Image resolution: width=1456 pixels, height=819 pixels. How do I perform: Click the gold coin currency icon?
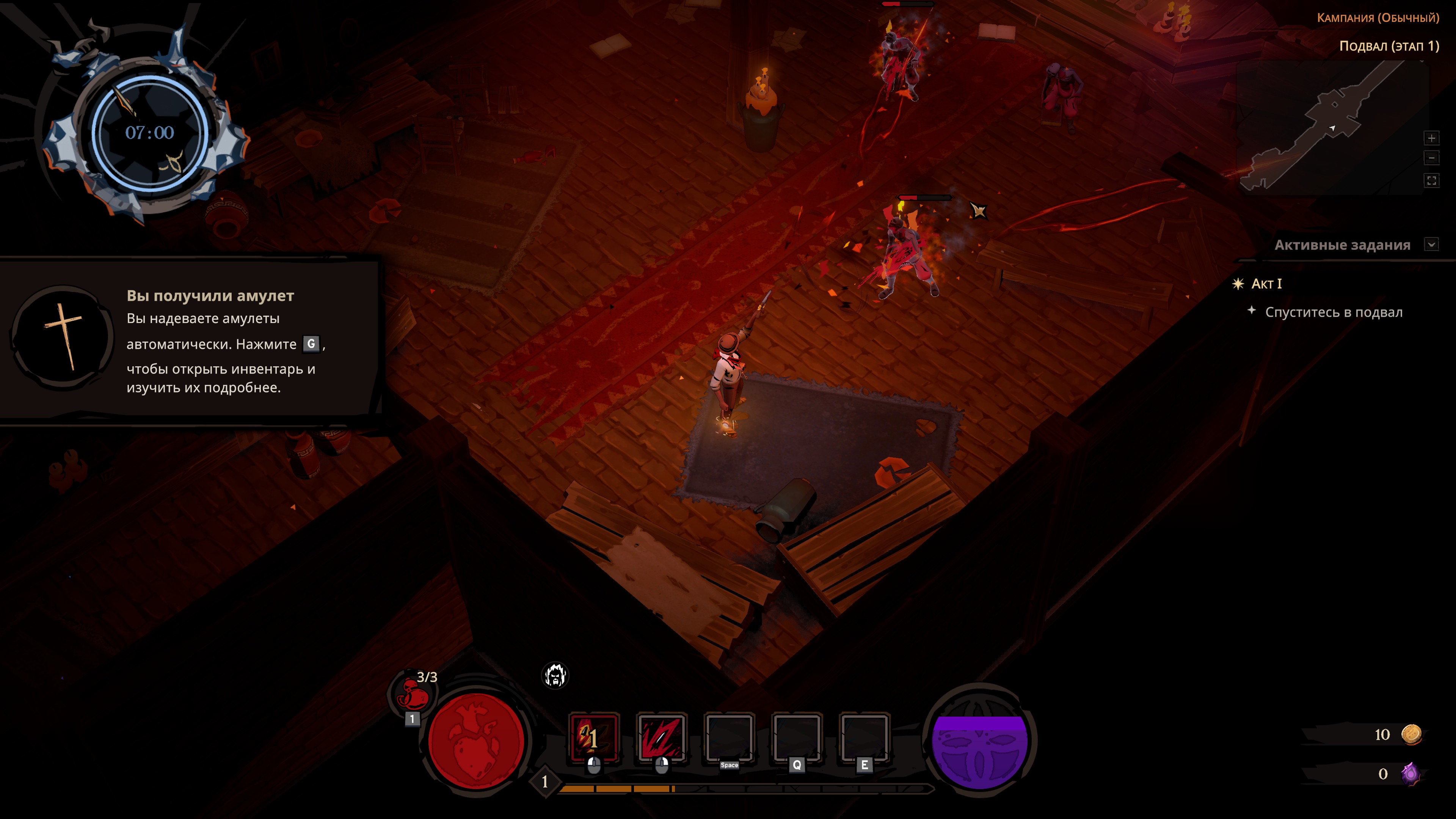tap(1411, 734)
